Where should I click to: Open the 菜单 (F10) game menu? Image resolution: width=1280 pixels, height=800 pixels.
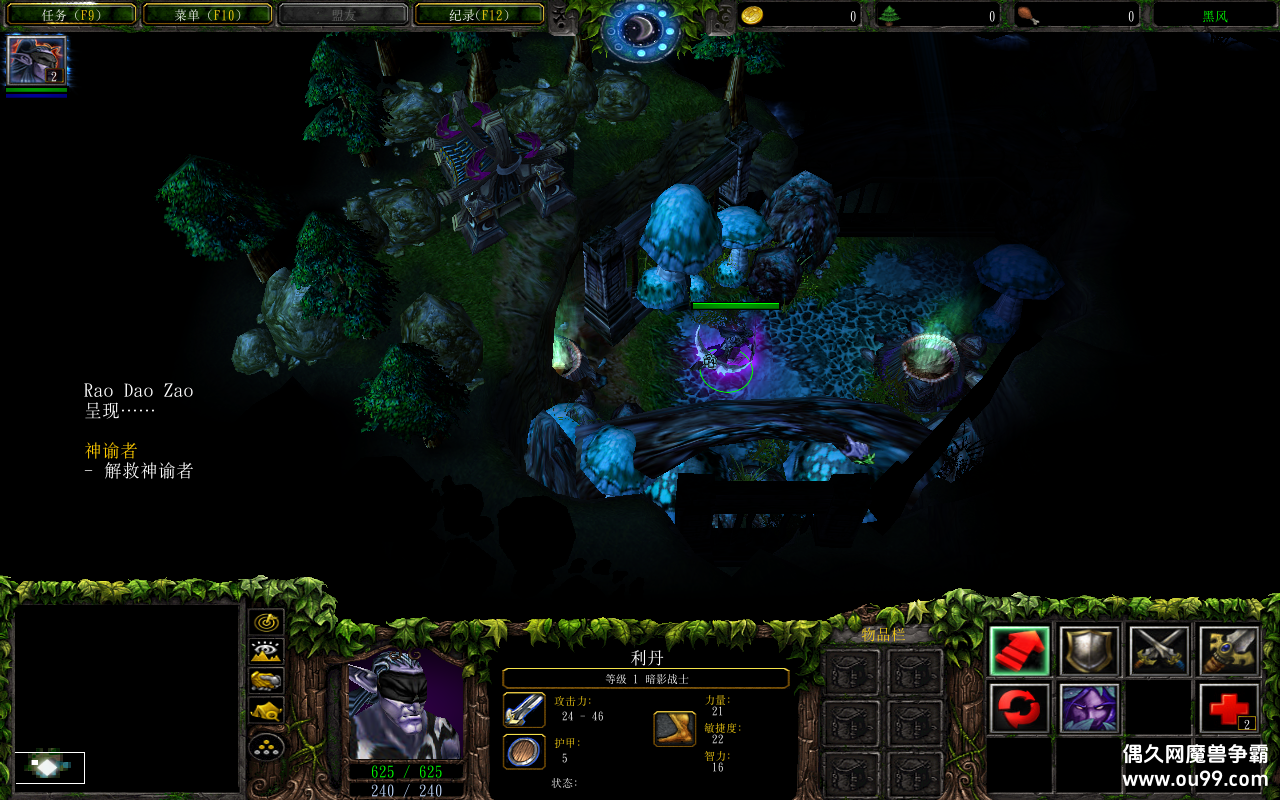point(208,15)
